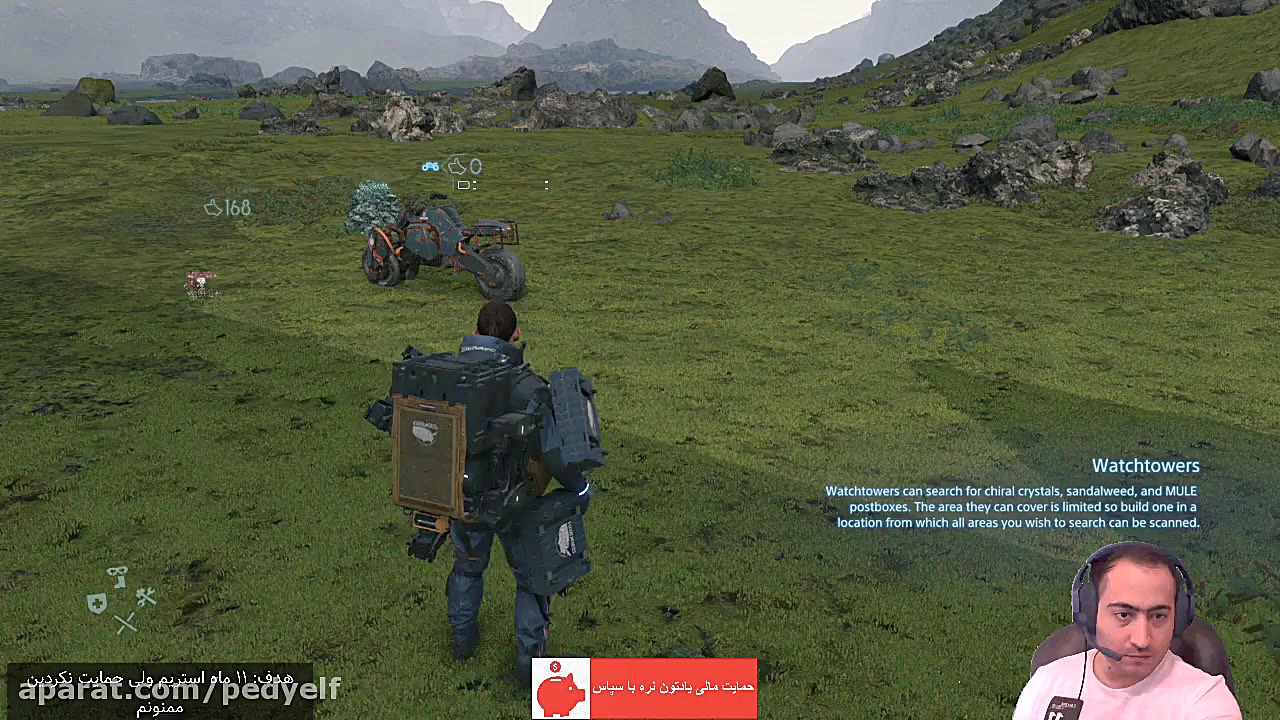Select the thumbs-up beside the 168 count
The height and width of the screenshot is (720, 1280).
(212, 208)
